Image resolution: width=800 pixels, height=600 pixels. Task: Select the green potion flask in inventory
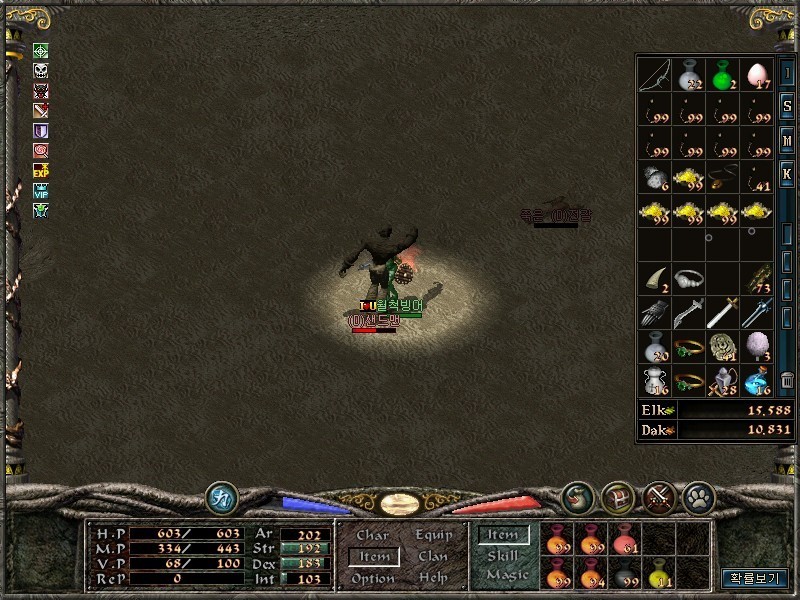tap(721, 73)
